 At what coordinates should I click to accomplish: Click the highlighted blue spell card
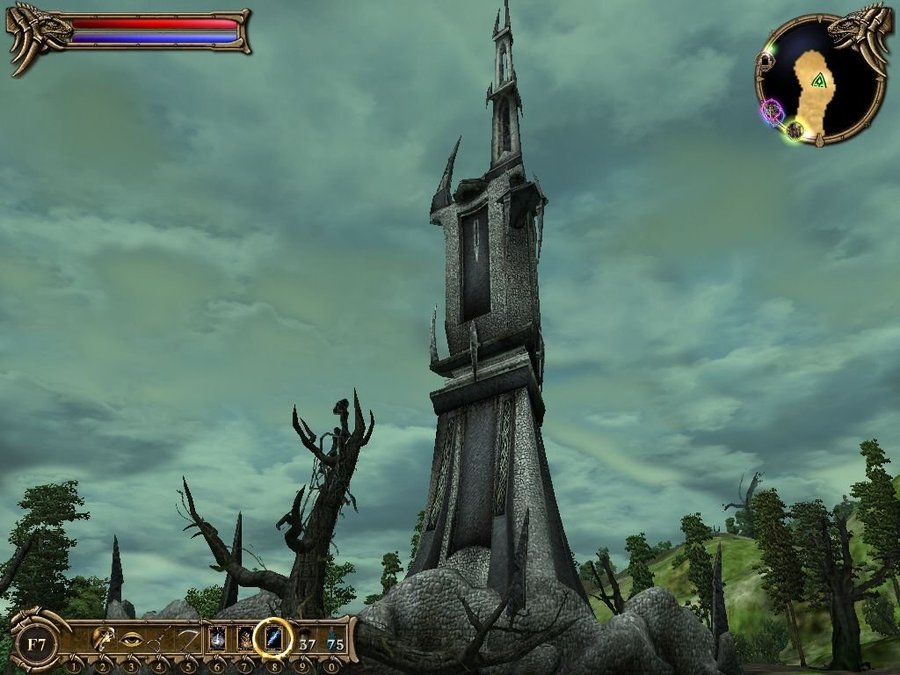pos(273,638)
